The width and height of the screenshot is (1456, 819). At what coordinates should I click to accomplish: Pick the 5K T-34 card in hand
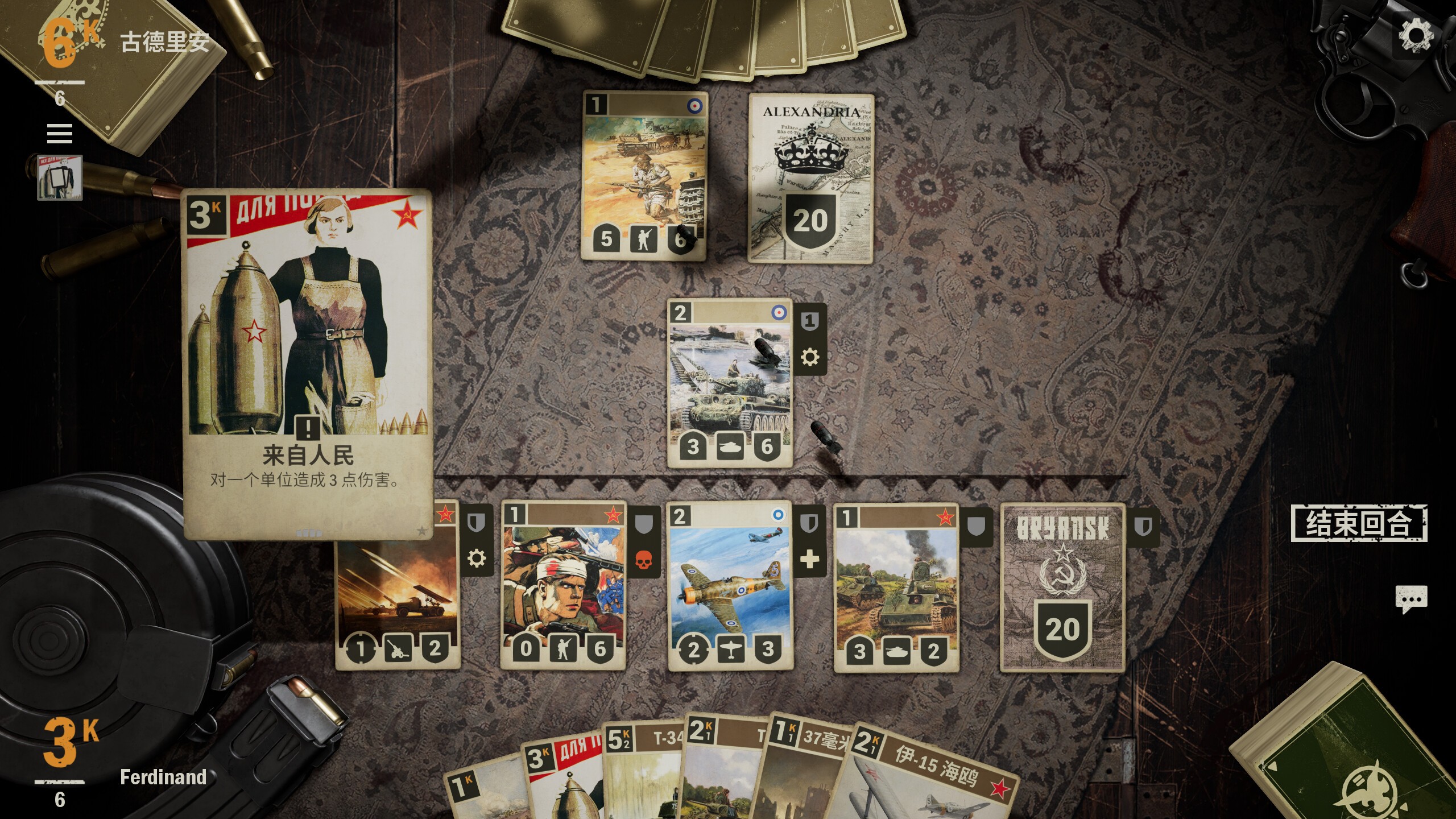pos(643,773)
